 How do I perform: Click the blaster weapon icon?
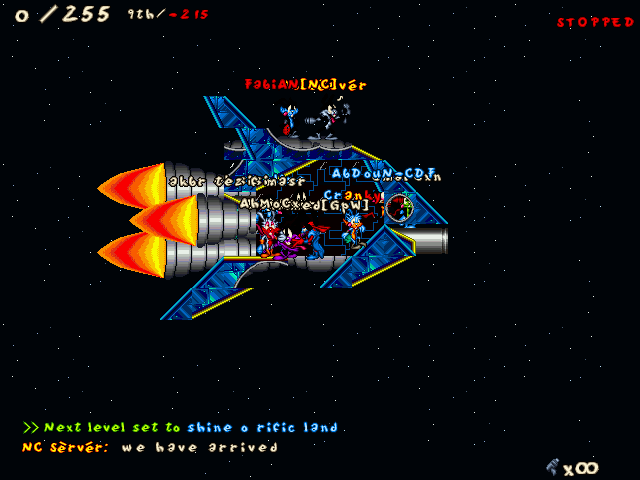[x=552, y=465]
